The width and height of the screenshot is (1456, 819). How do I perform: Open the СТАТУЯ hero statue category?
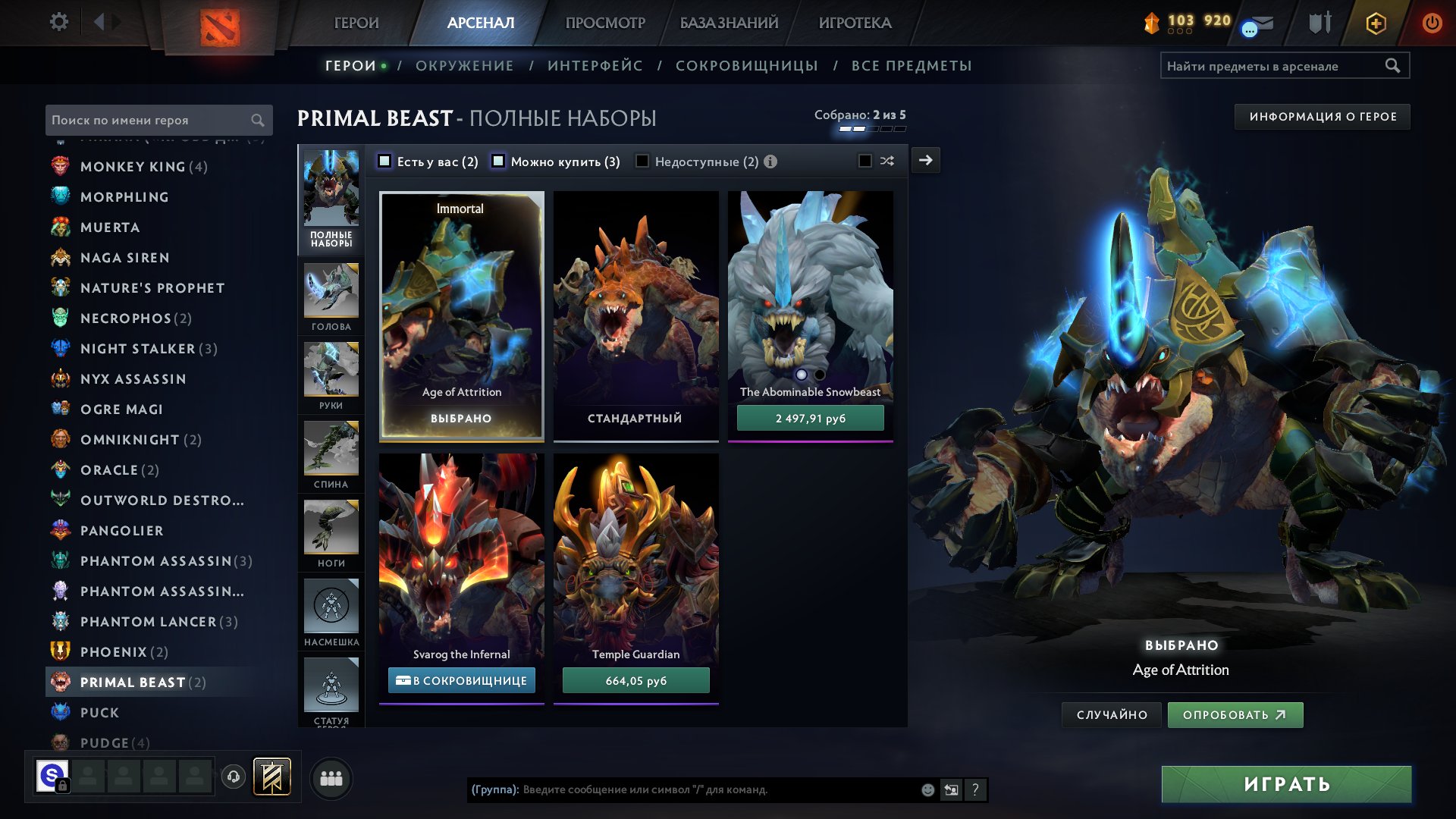tap(331, 686)
